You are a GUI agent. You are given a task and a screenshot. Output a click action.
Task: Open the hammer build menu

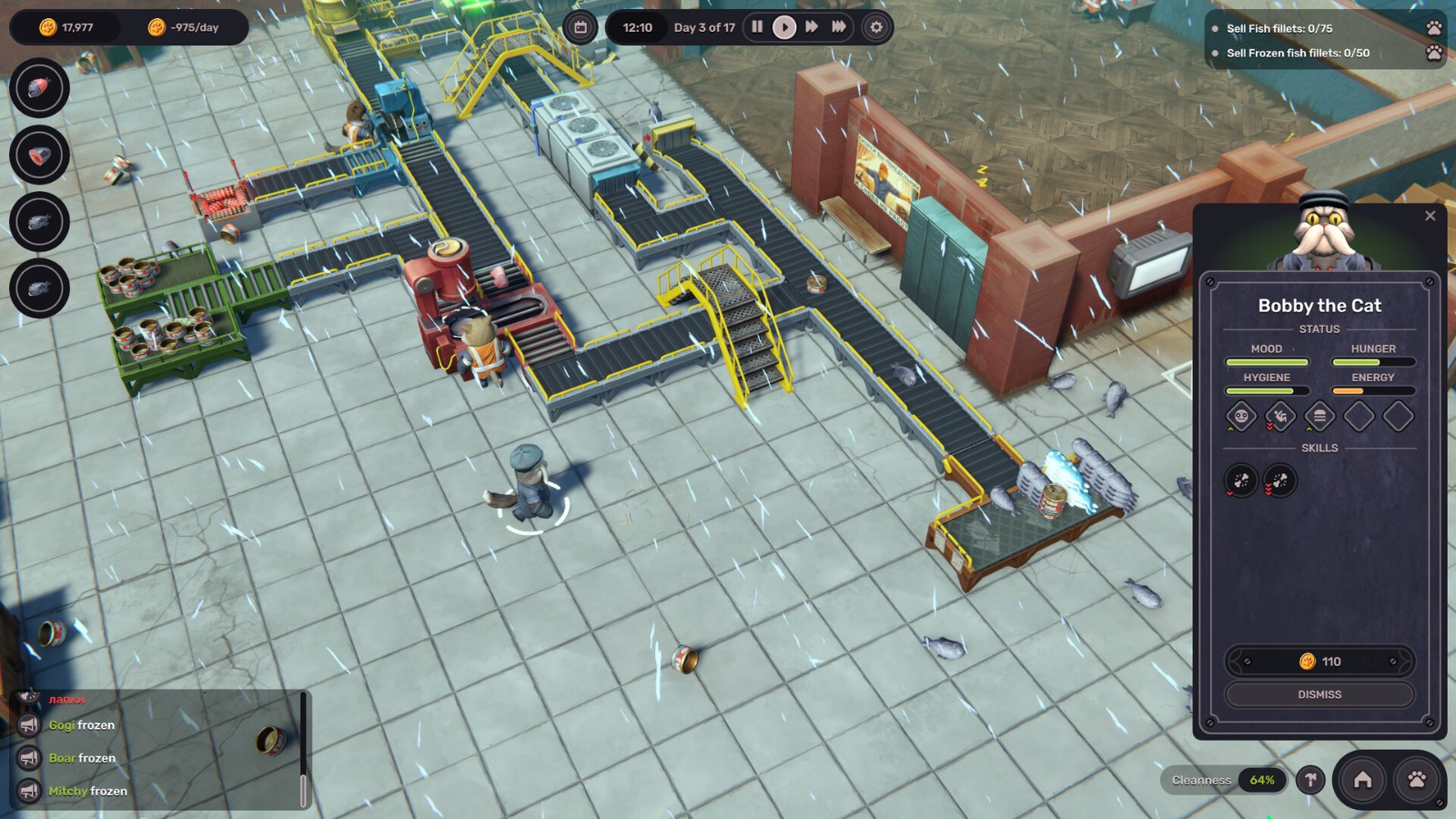pyautogui.click(x=1310, y=780)
